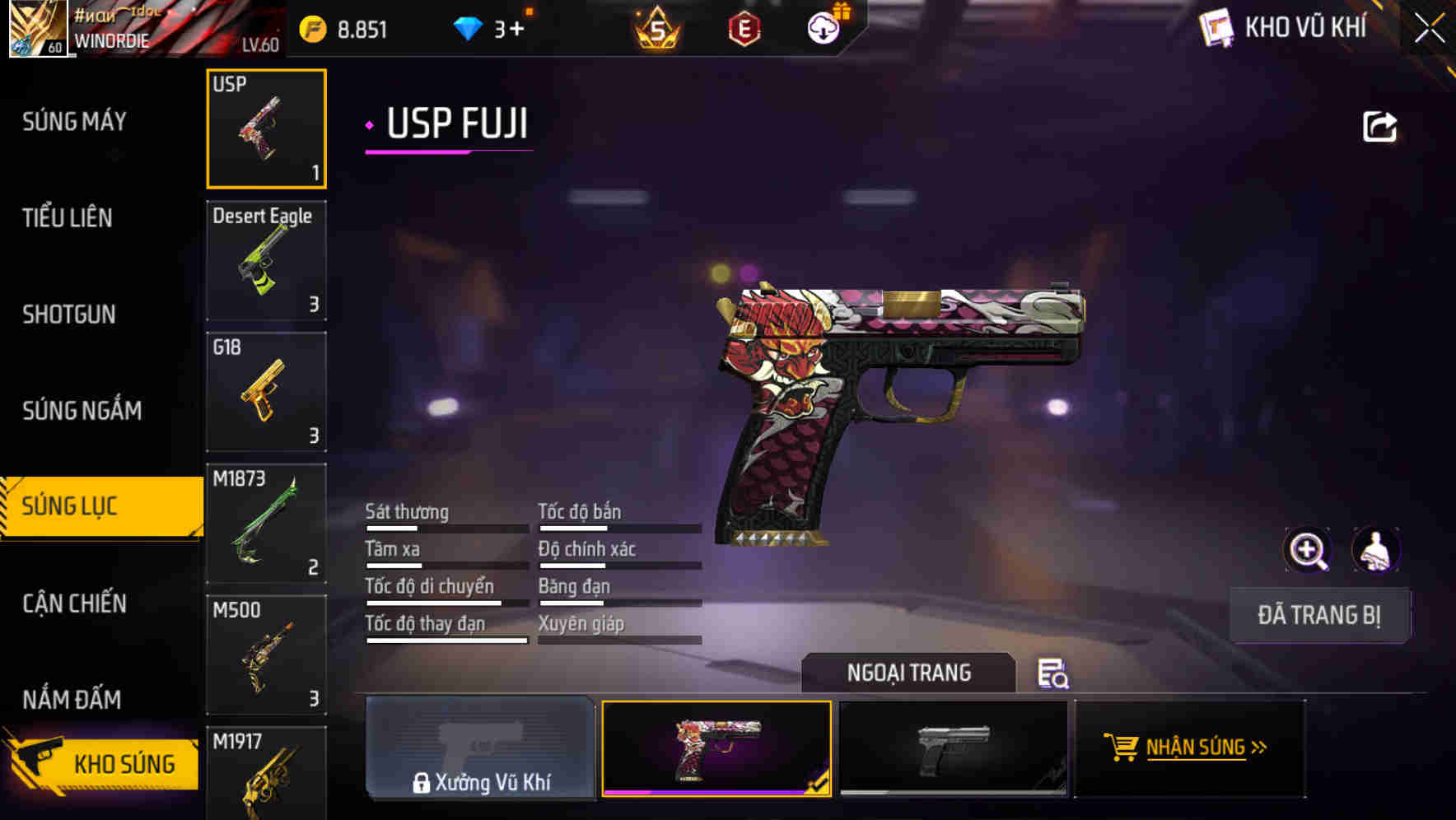
Task: Select the default USP skin thumbnail
Action: click(x=953, y=749)
